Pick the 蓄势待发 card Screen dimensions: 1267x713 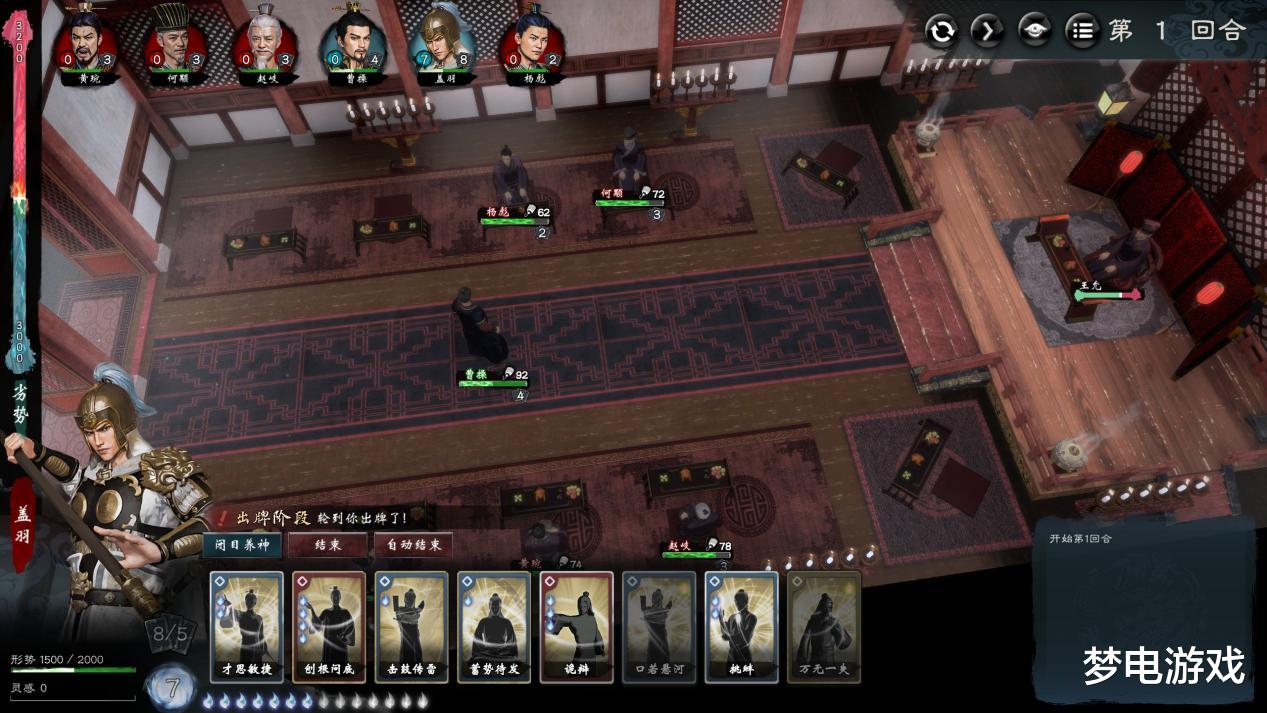tap(494, 627)
